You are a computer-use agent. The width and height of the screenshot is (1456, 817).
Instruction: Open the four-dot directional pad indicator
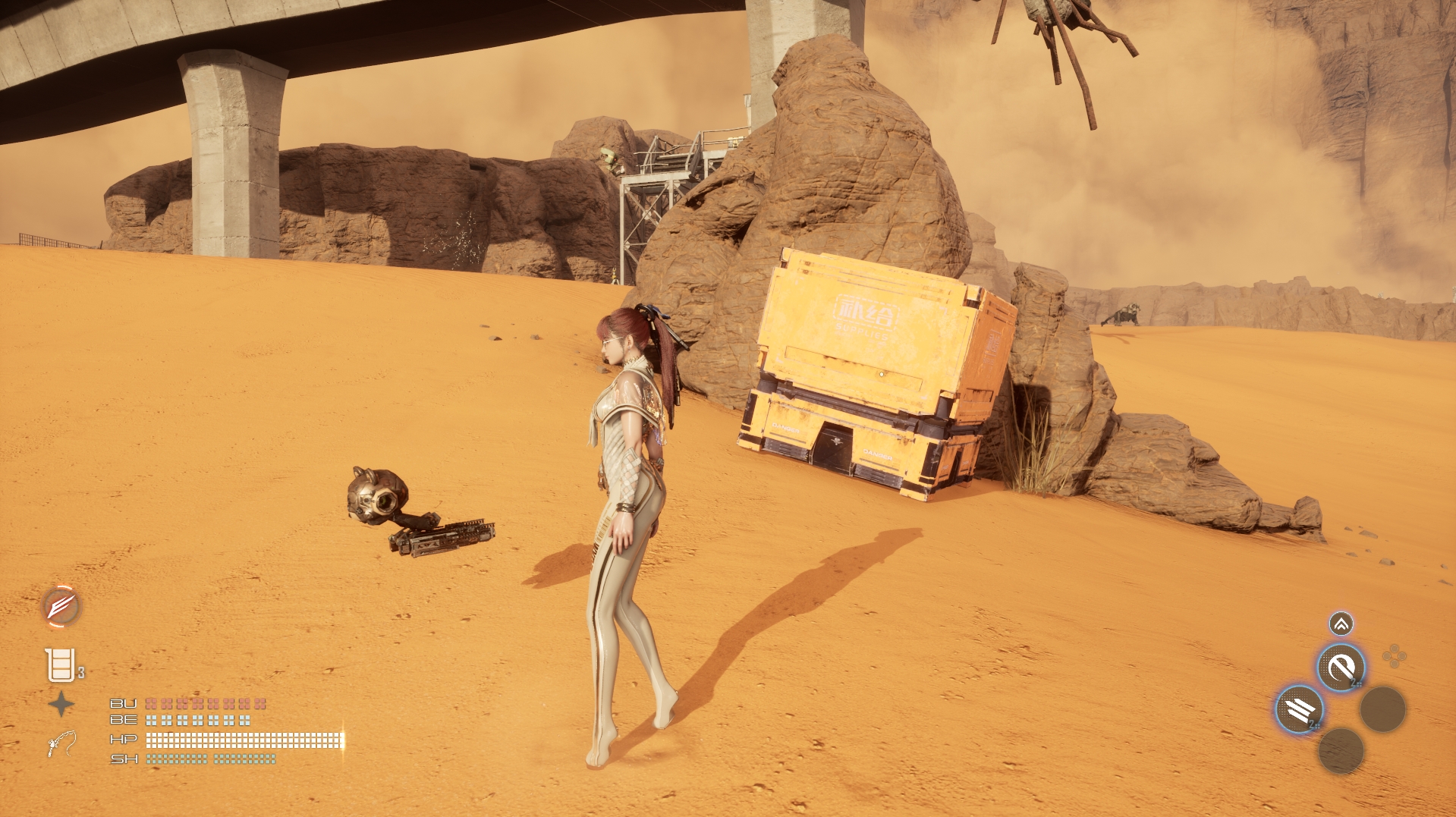coord(1394,657)
